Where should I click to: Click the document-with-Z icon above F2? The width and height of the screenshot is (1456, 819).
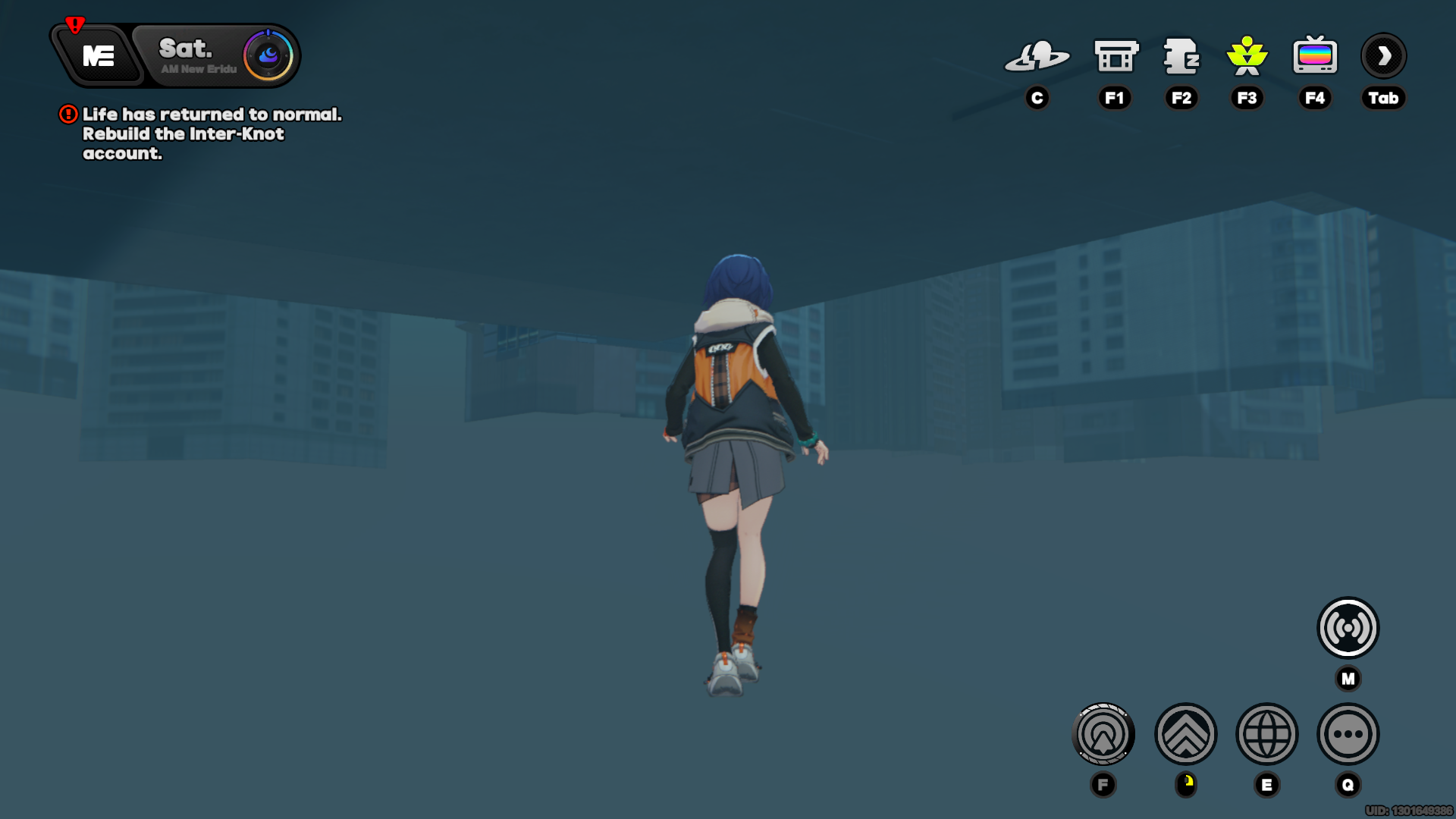1181,55
